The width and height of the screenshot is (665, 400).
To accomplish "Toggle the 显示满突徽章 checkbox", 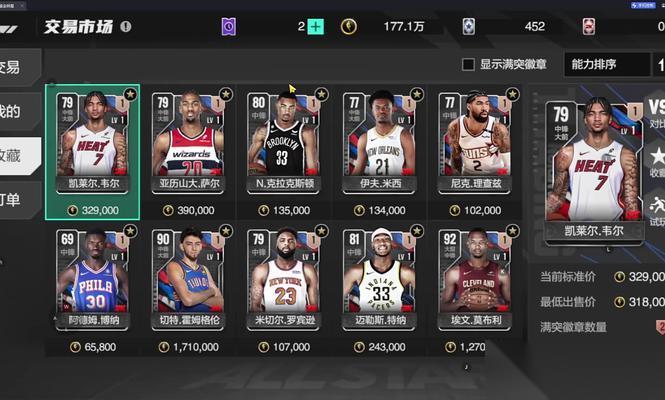I will (468, 65).
